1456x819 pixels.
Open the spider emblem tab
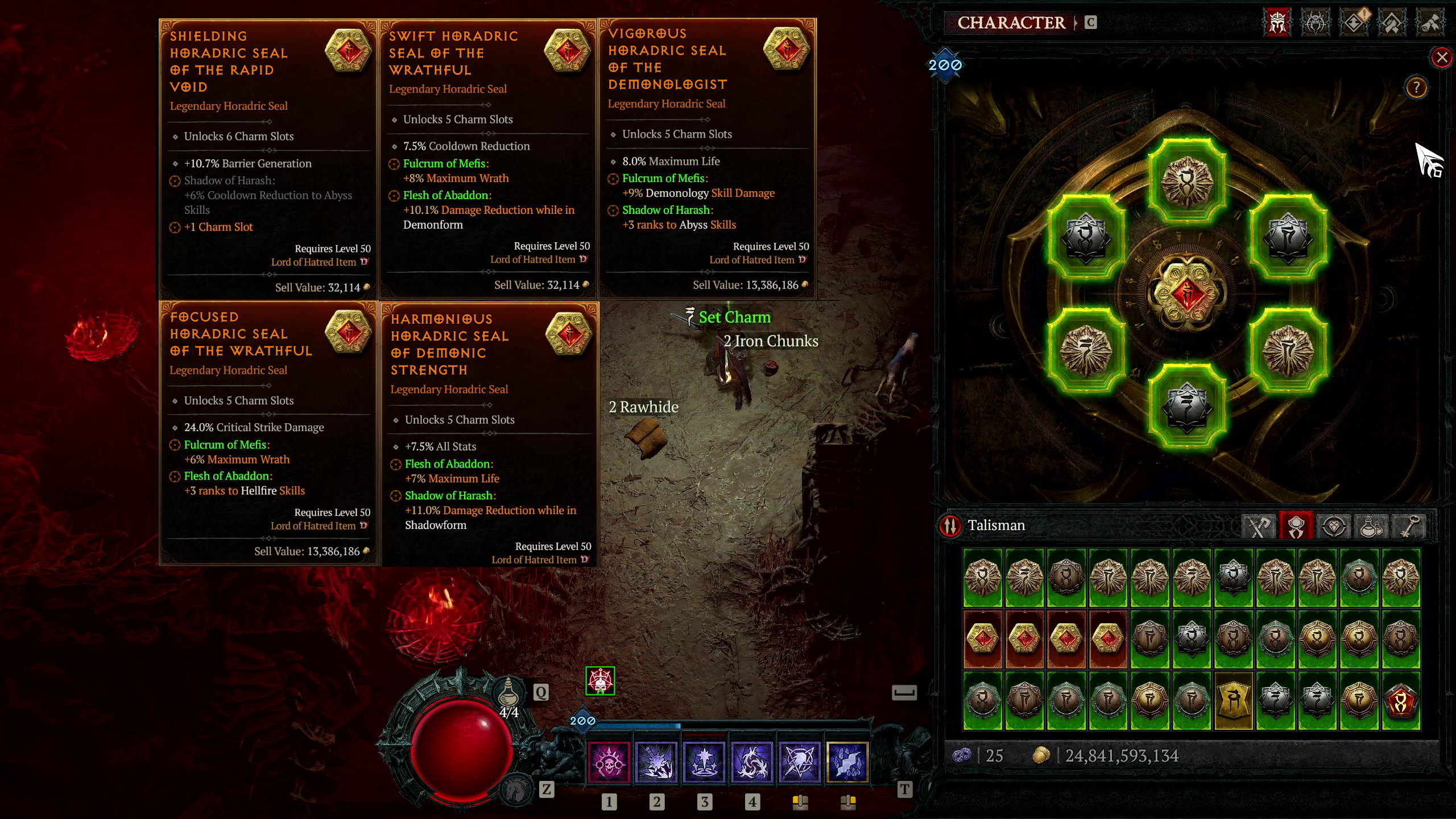[1316, 23]
